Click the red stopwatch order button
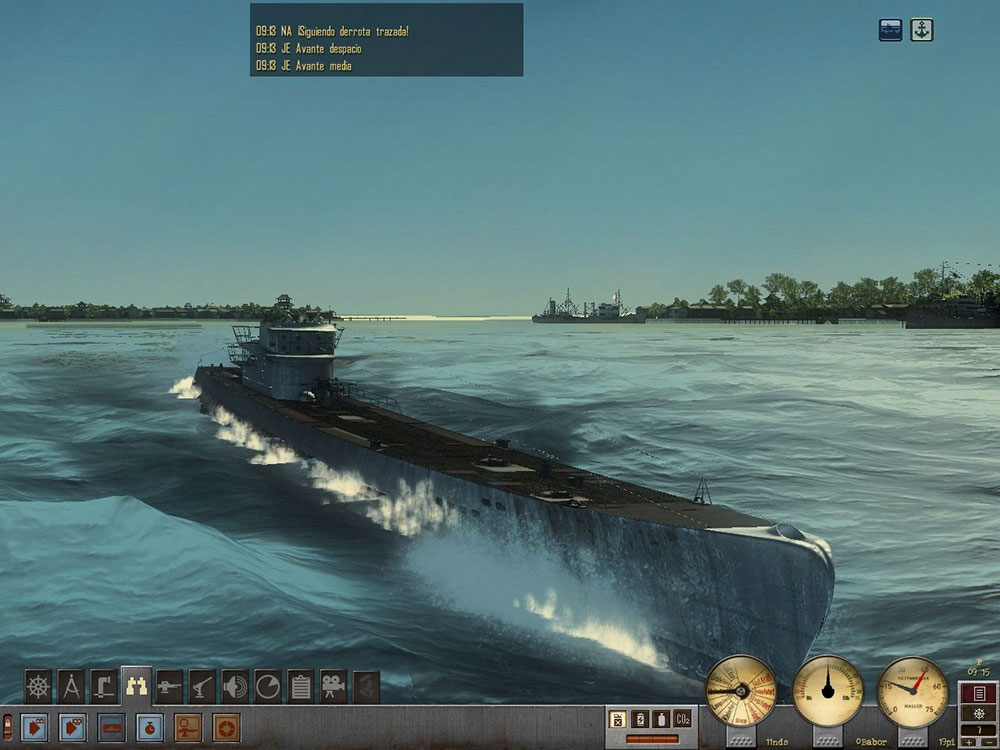 tap(147, 725)
